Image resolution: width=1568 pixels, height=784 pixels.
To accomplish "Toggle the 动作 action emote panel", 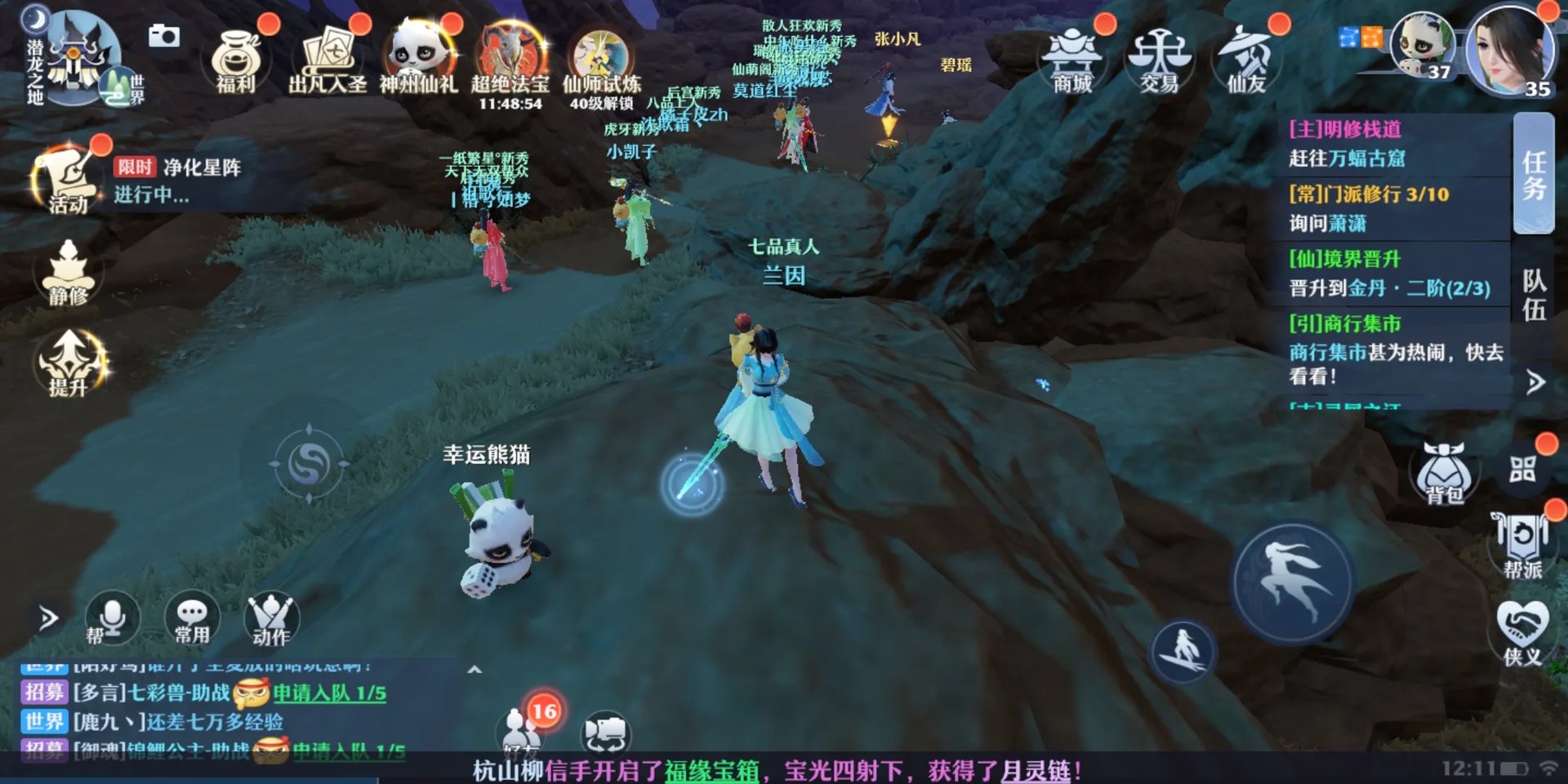I will point(271,619).
